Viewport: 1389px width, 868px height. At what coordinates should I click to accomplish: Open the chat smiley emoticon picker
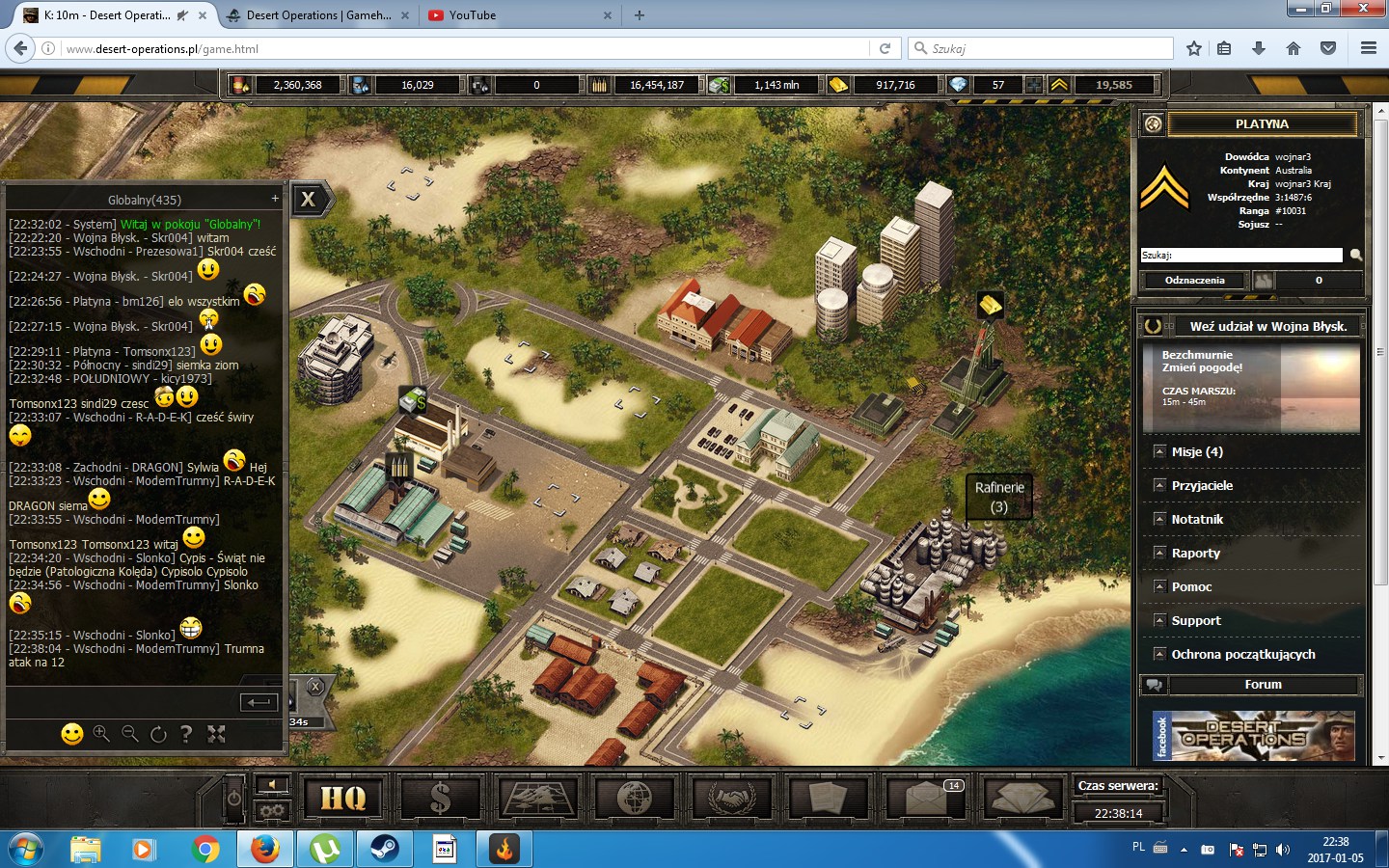coord(72,735)
